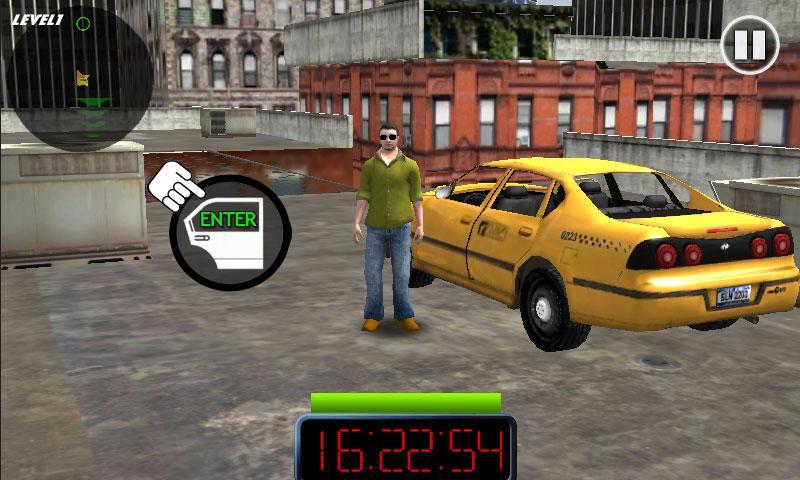Tap the ENTER car door button
This screenshot has height=480, width=800.
229,234
